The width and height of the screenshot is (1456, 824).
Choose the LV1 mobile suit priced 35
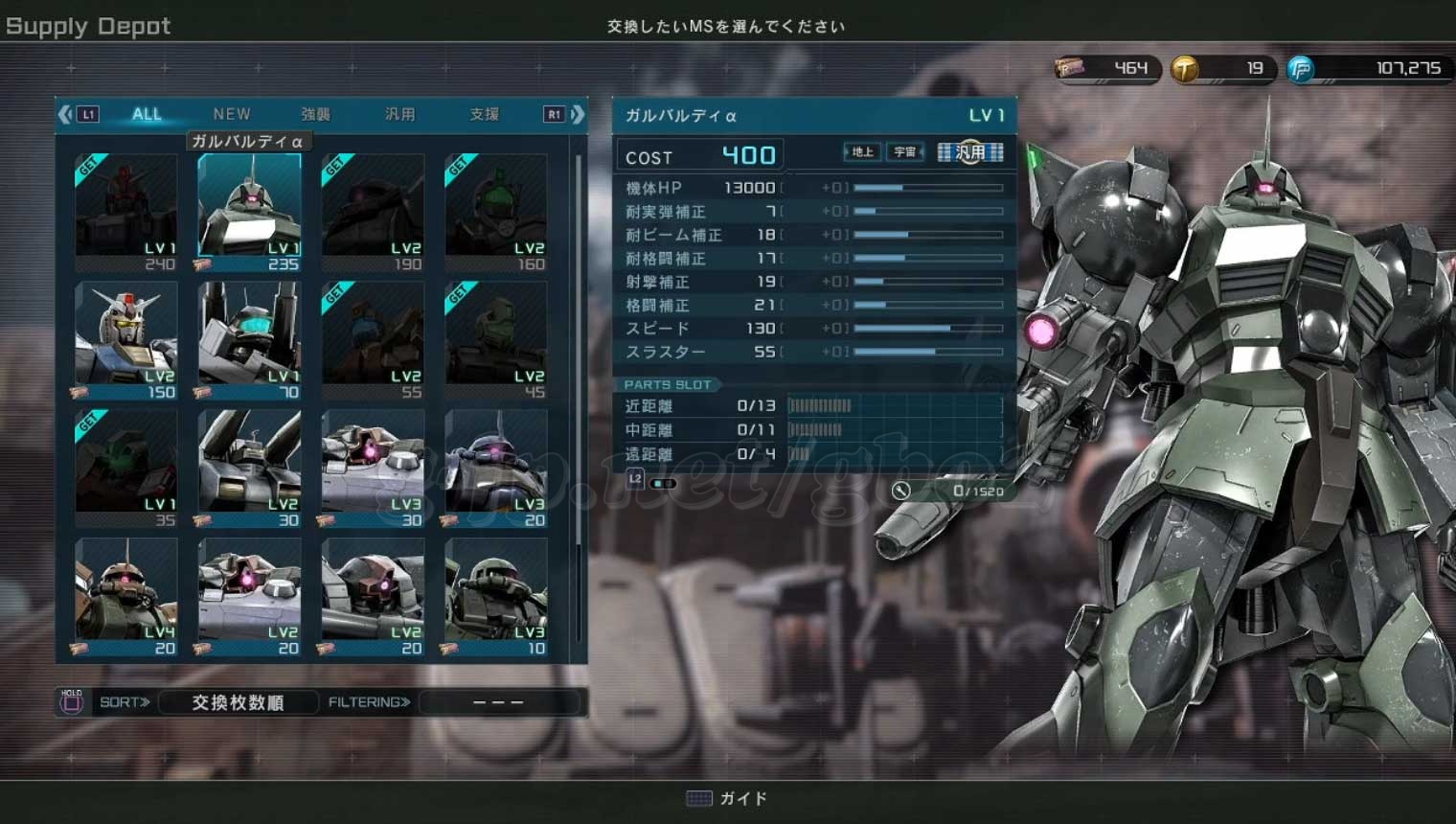tap(126, 469)
